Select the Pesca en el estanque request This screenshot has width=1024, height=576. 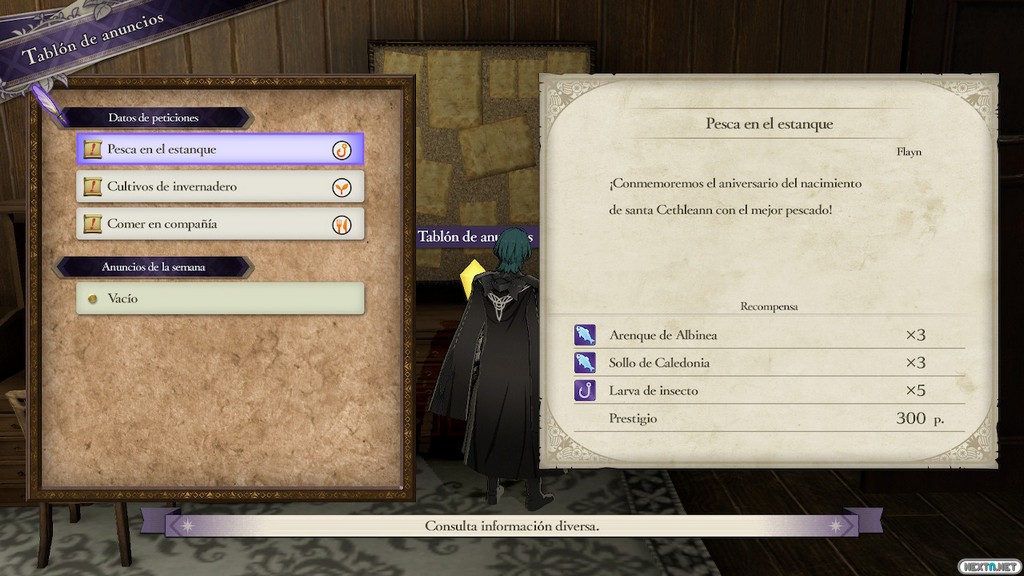220,150
